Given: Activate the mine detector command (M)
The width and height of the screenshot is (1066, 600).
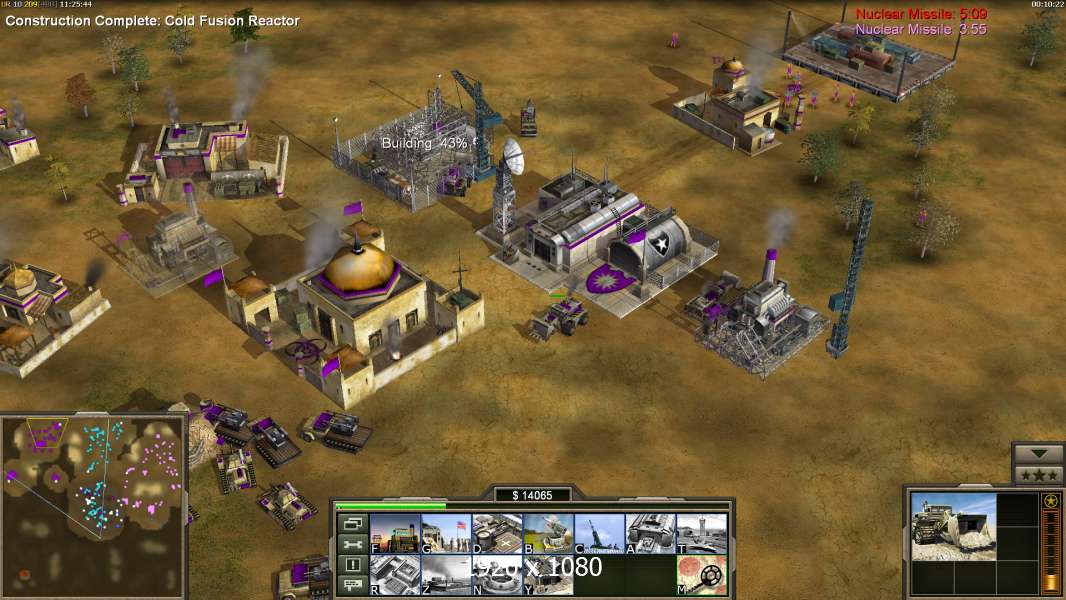Looking at the screenshot, I should [x=701, y=575].
